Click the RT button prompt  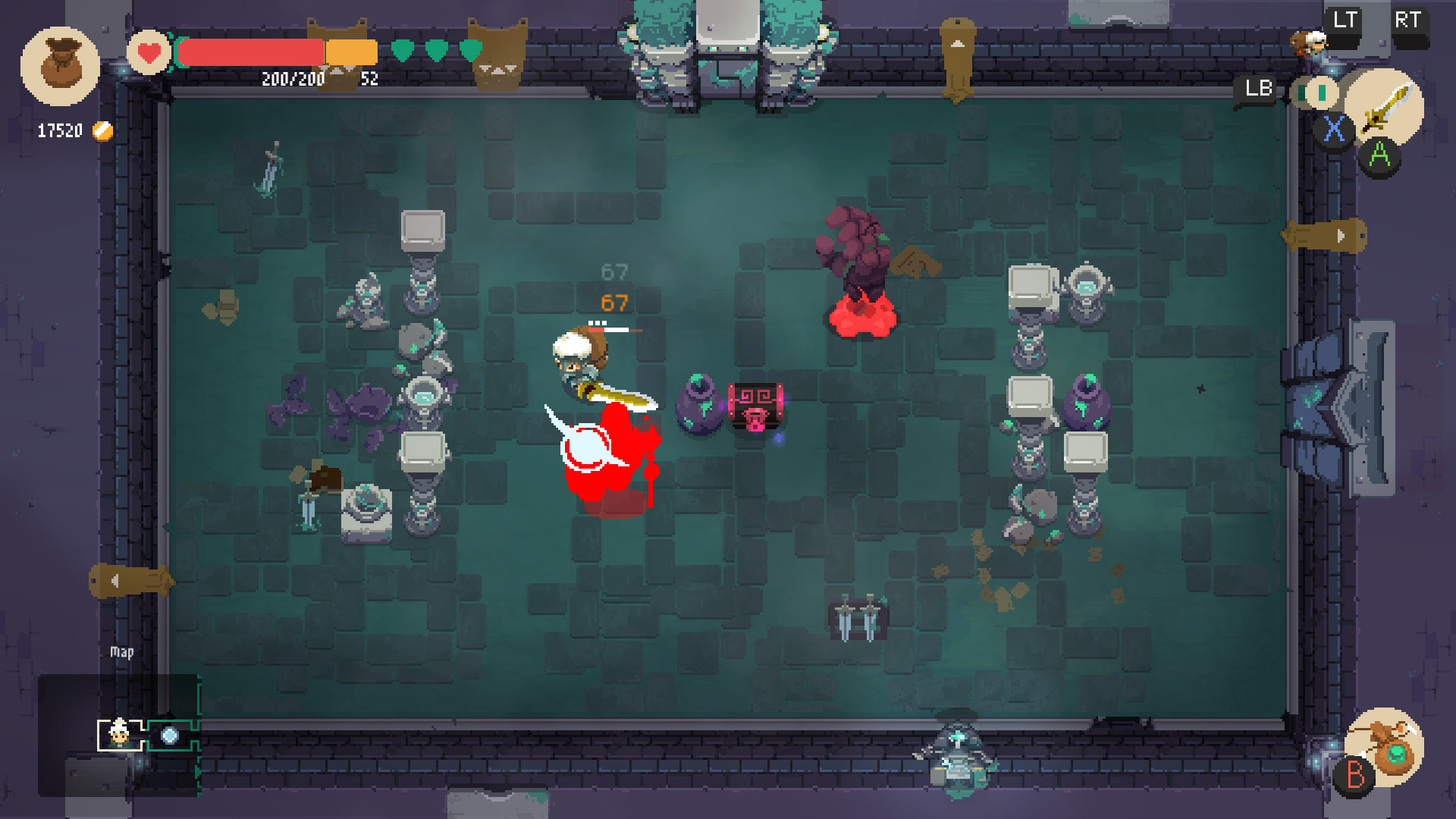coord(1410,20)
